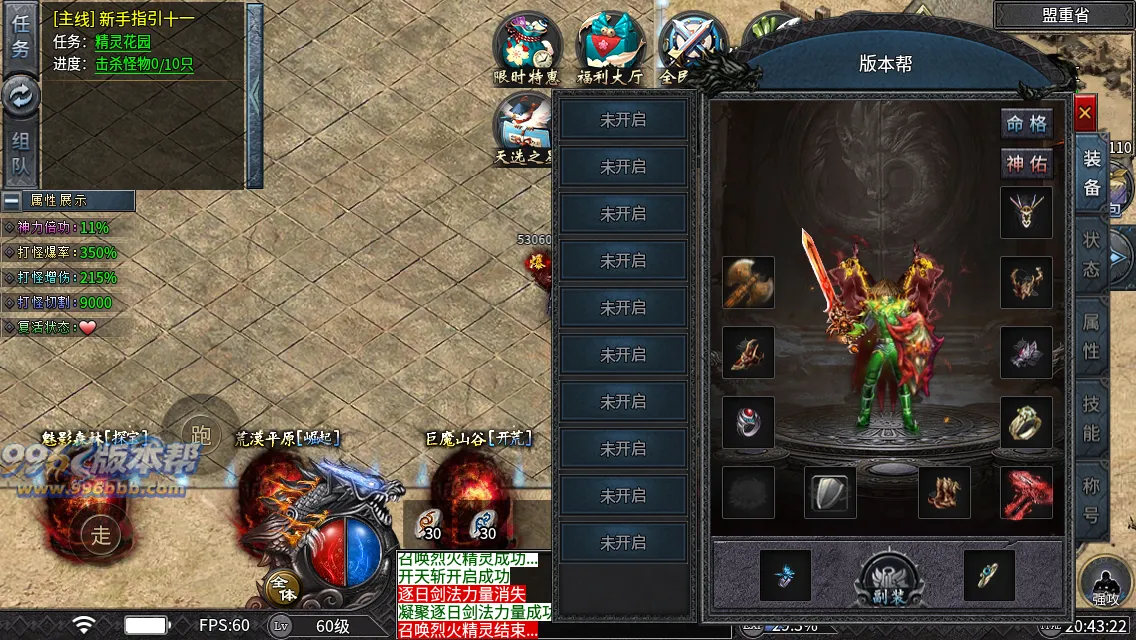
Task: Select the red gem ring slot
Action: coord(748,423)
